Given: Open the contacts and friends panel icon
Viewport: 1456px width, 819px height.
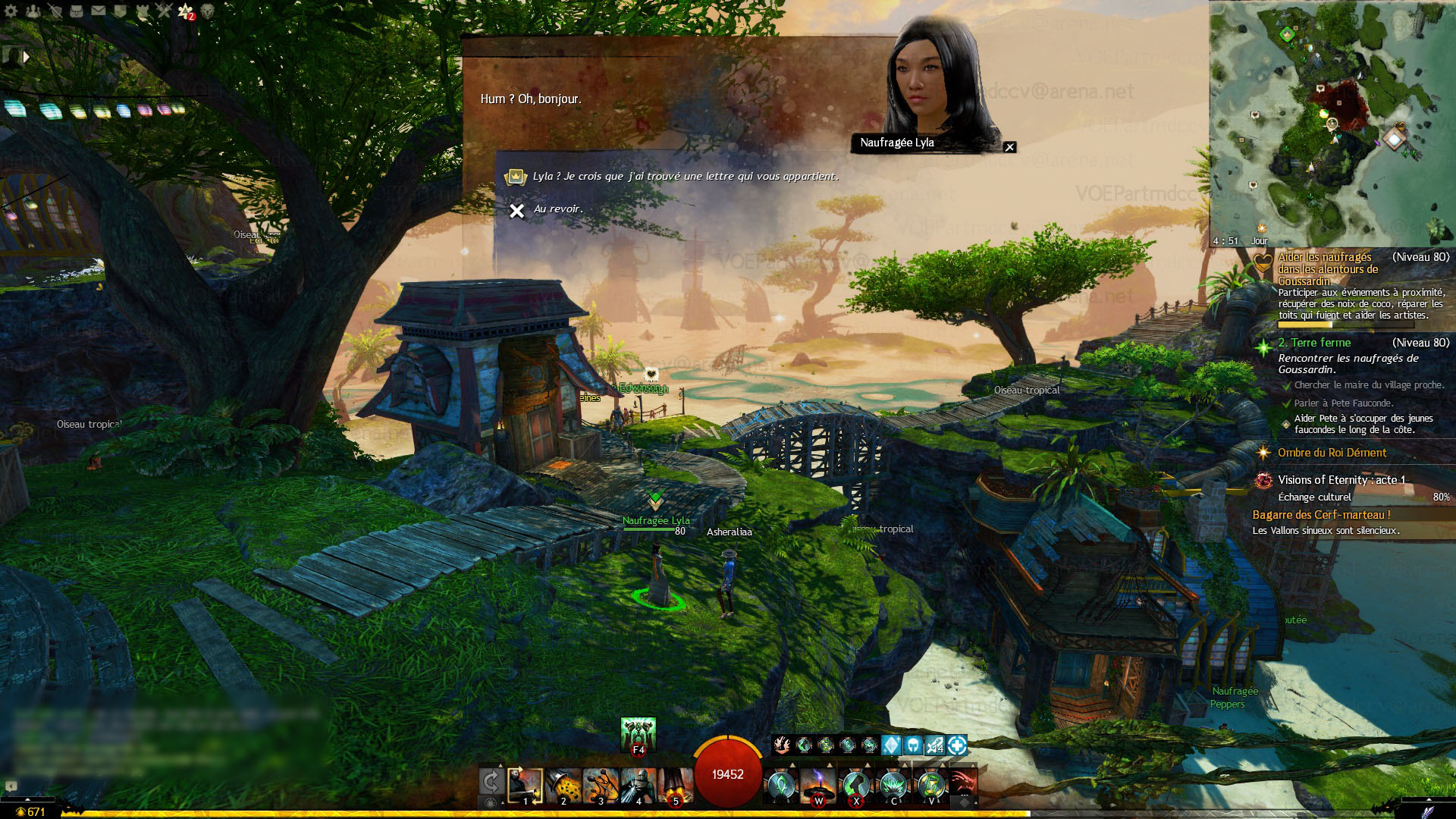Looking at the screenshot, I should point(33,11).
